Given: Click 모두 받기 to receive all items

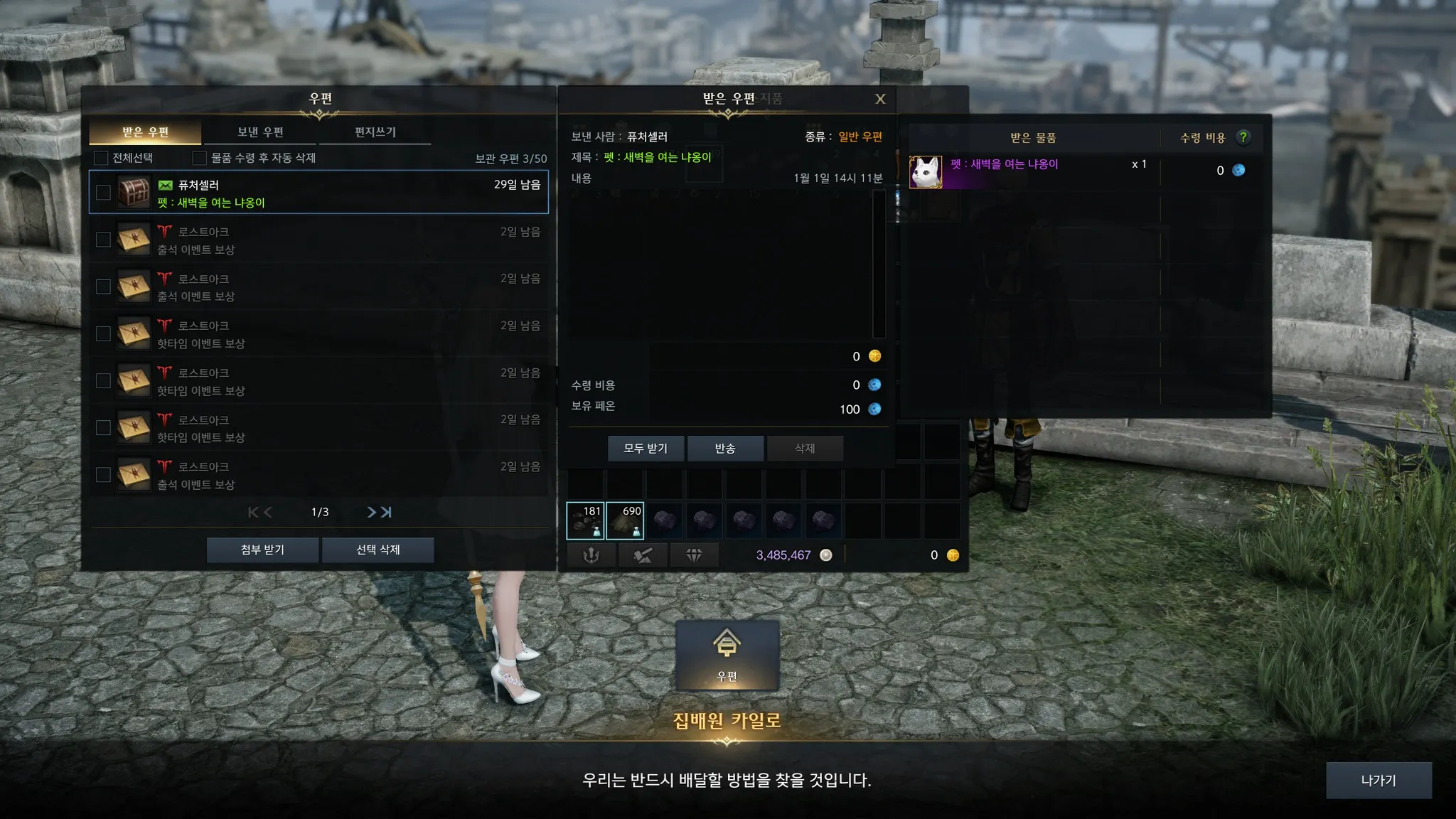Looking at the screenshot, I should (646, 449).
